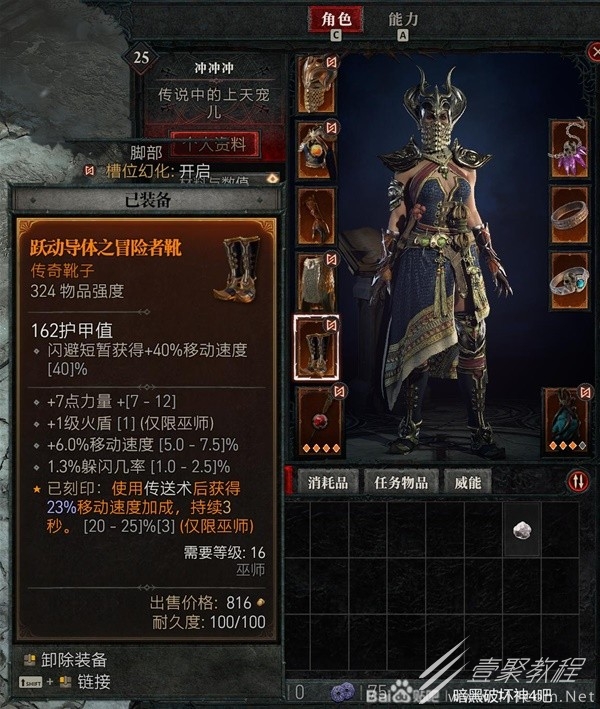Select the white stone in the inventory
This screenshot has width=600, height=709.
(x=520, y=531)
